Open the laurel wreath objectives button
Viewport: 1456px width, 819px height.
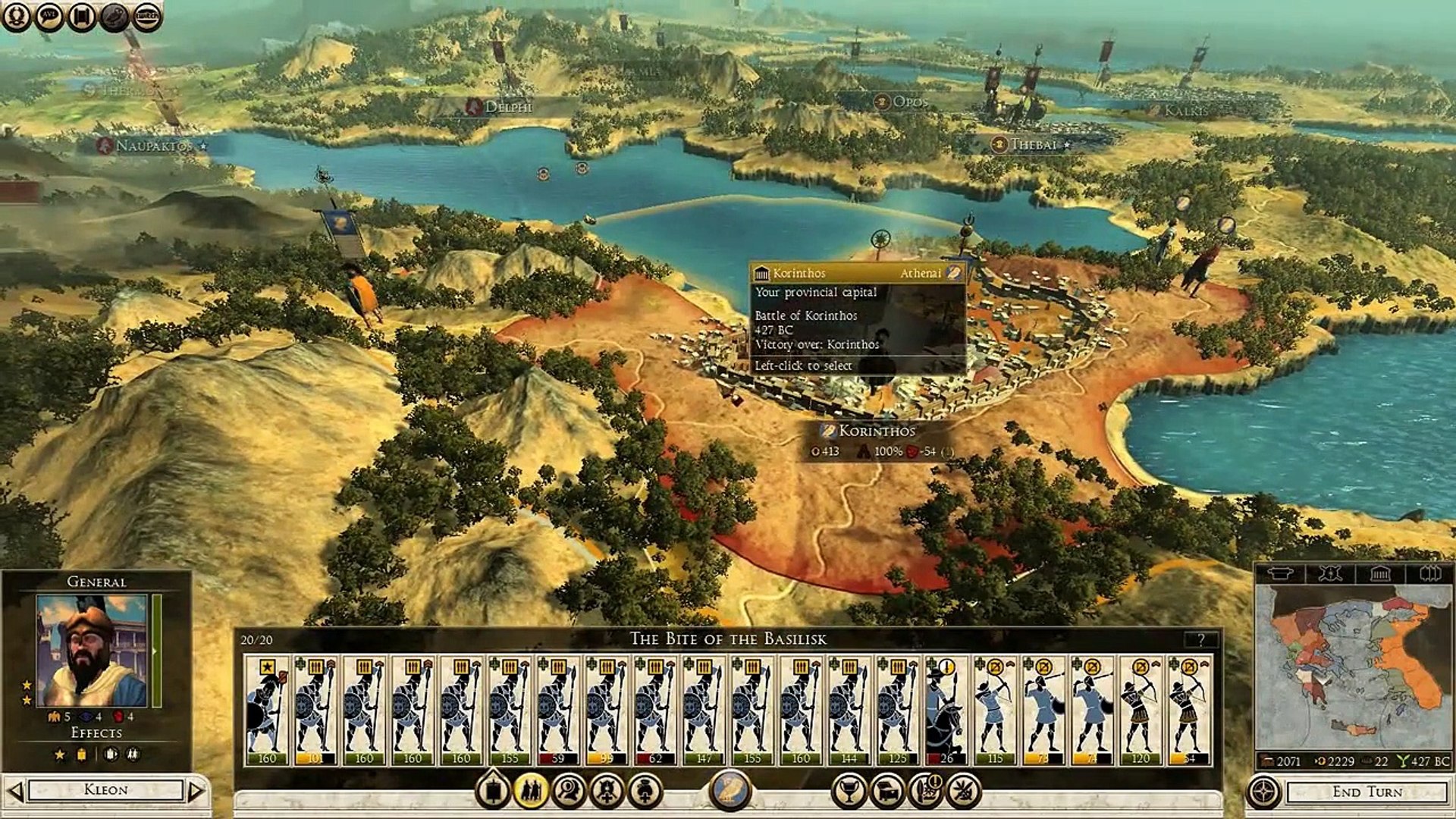pos(16,16)
